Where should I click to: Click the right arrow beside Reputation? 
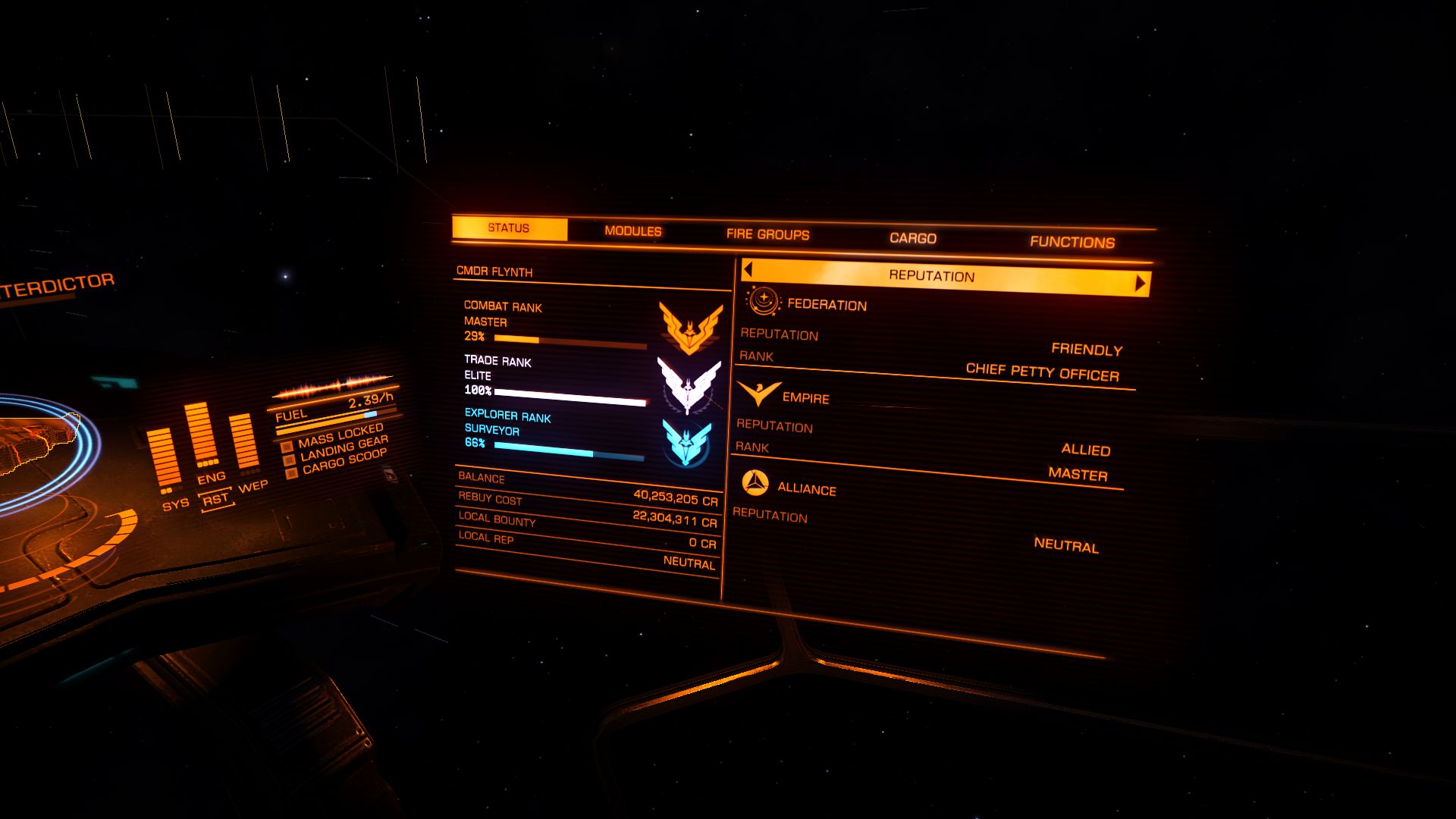(x=1140, y=284)
